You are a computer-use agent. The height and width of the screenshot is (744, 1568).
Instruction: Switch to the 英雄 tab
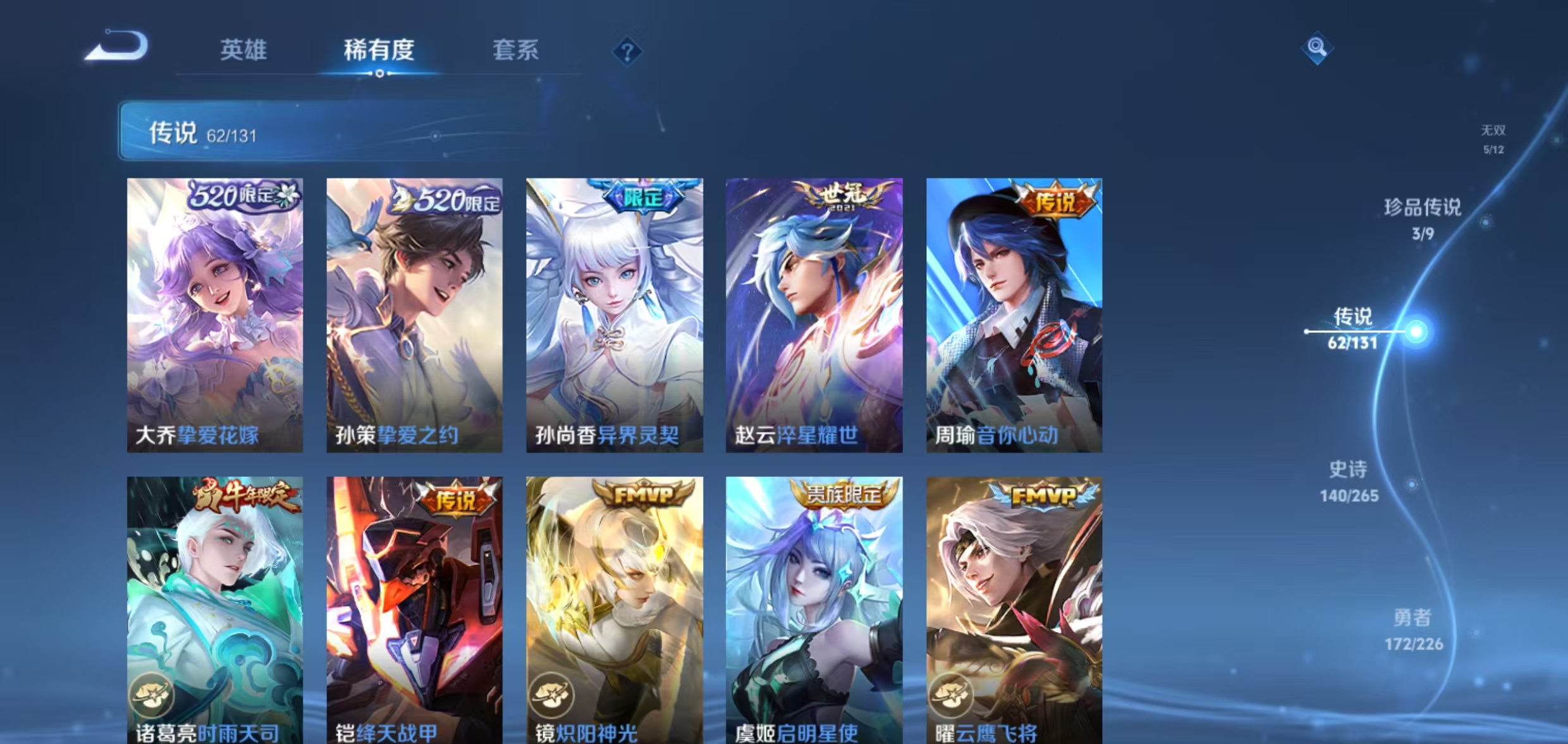(x=243, y=51)
